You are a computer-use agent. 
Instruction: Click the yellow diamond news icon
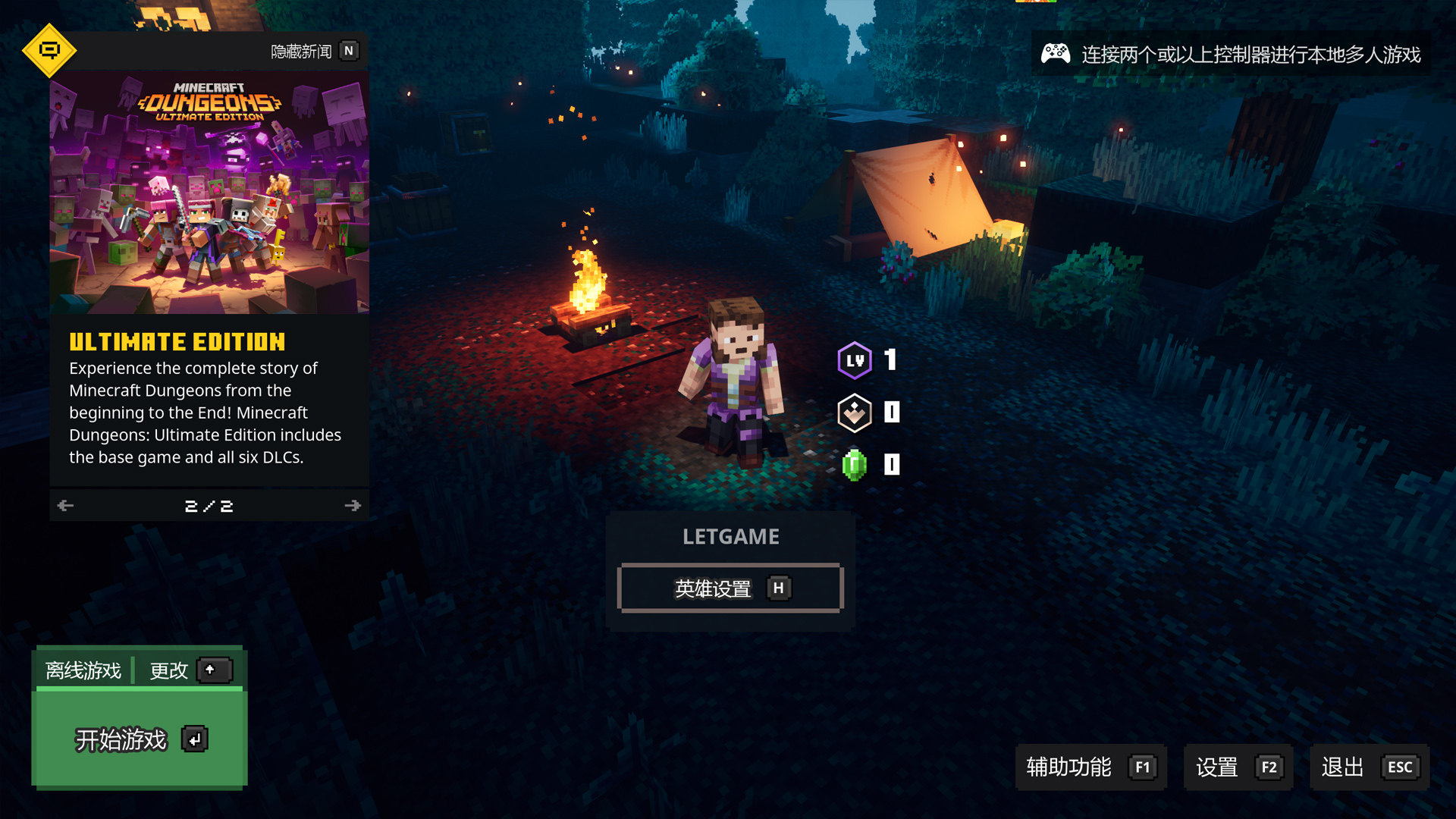tap(49, 51)
